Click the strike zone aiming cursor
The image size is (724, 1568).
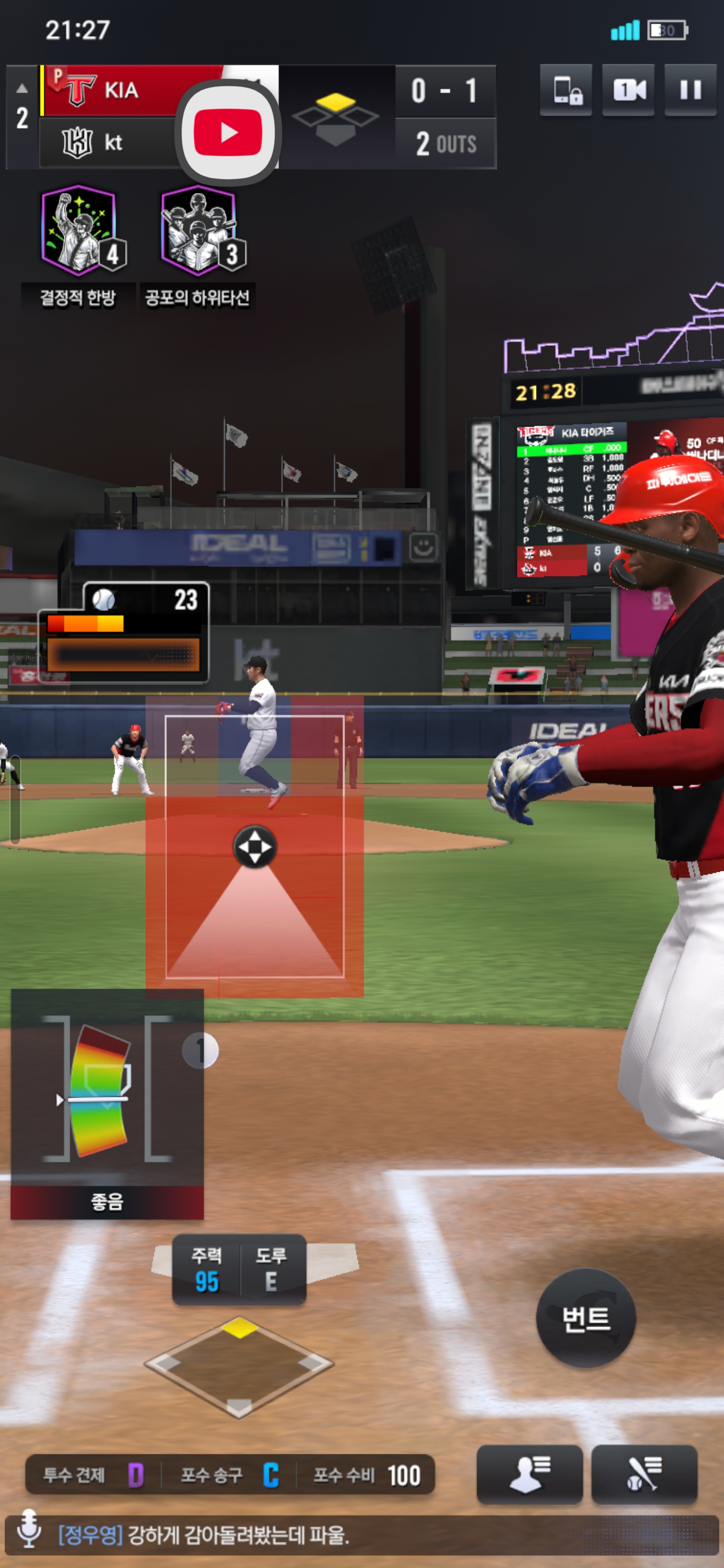254,847
